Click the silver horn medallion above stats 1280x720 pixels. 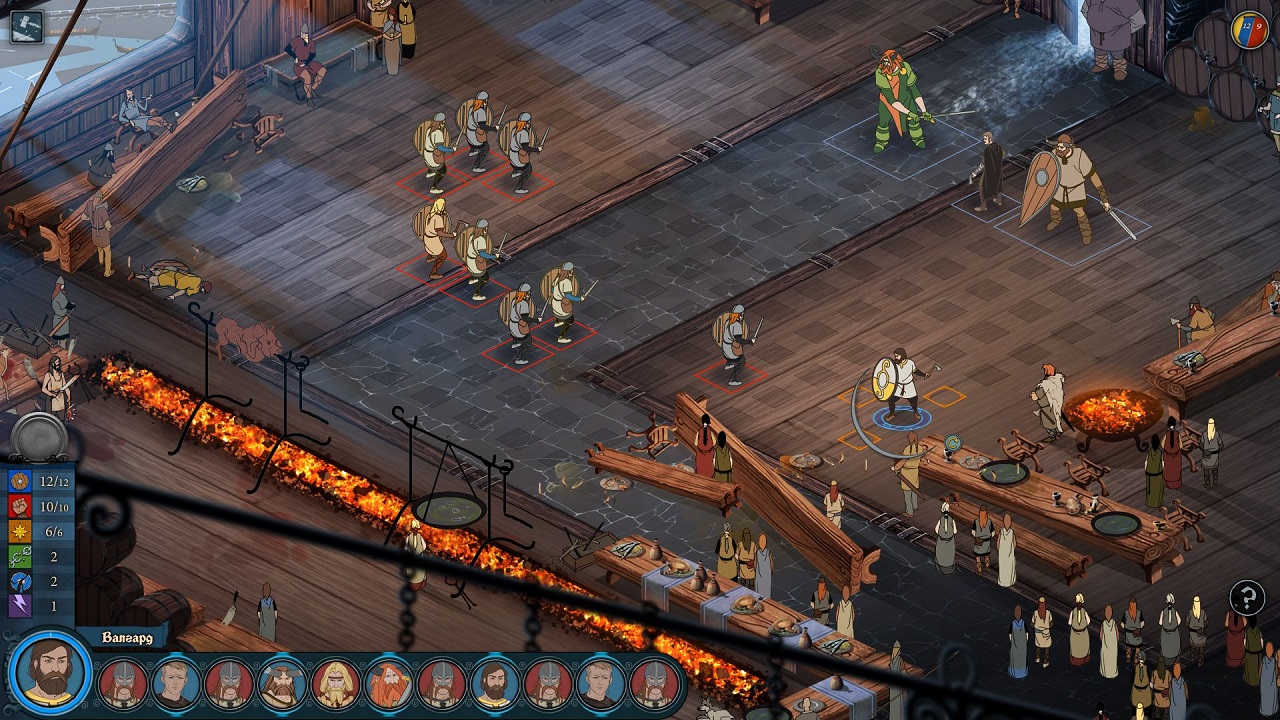[x=40, y=438]
